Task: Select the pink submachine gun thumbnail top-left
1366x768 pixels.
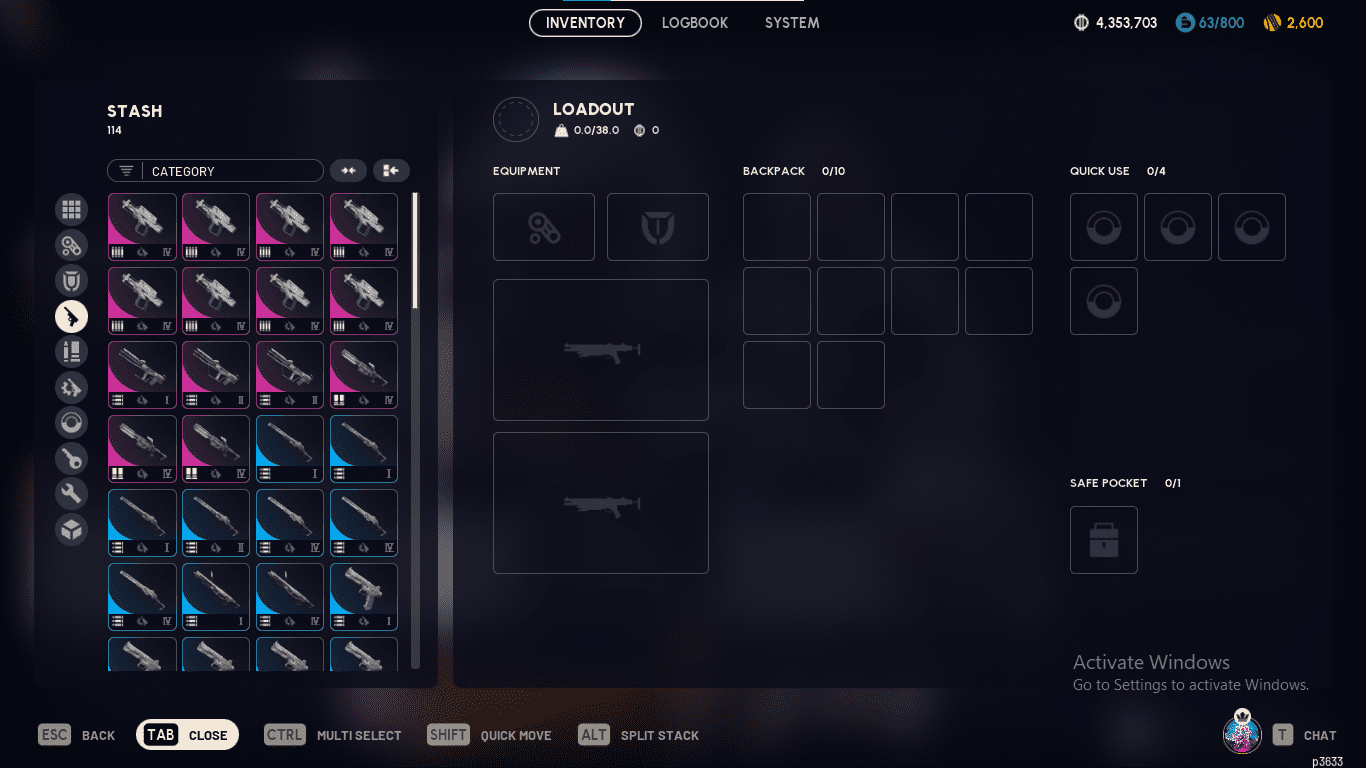Action: pyautogui.click(x=141, y=226)
